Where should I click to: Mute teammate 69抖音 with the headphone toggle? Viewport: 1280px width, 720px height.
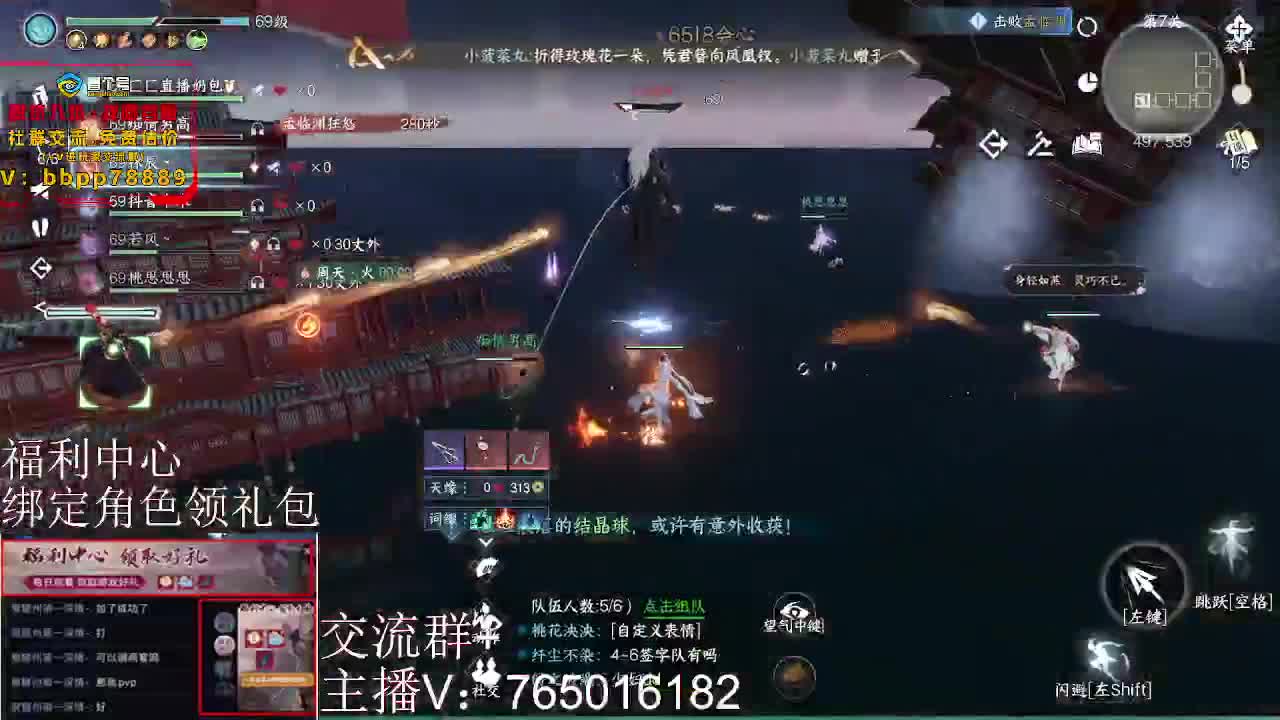[x=256, y=206]
